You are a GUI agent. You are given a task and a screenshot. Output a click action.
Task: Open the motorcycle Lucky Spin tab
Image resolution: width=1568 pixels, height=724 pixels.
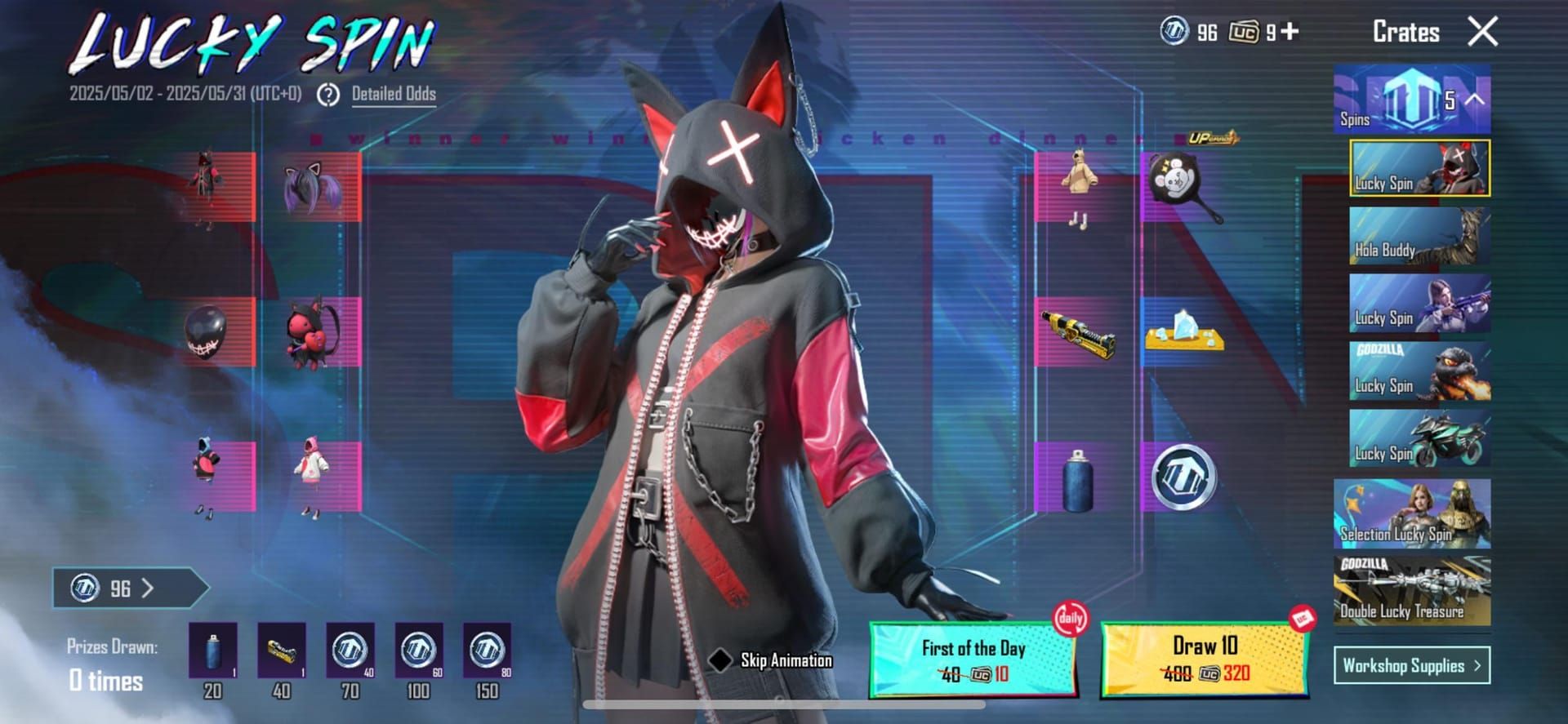[1419, 439]
